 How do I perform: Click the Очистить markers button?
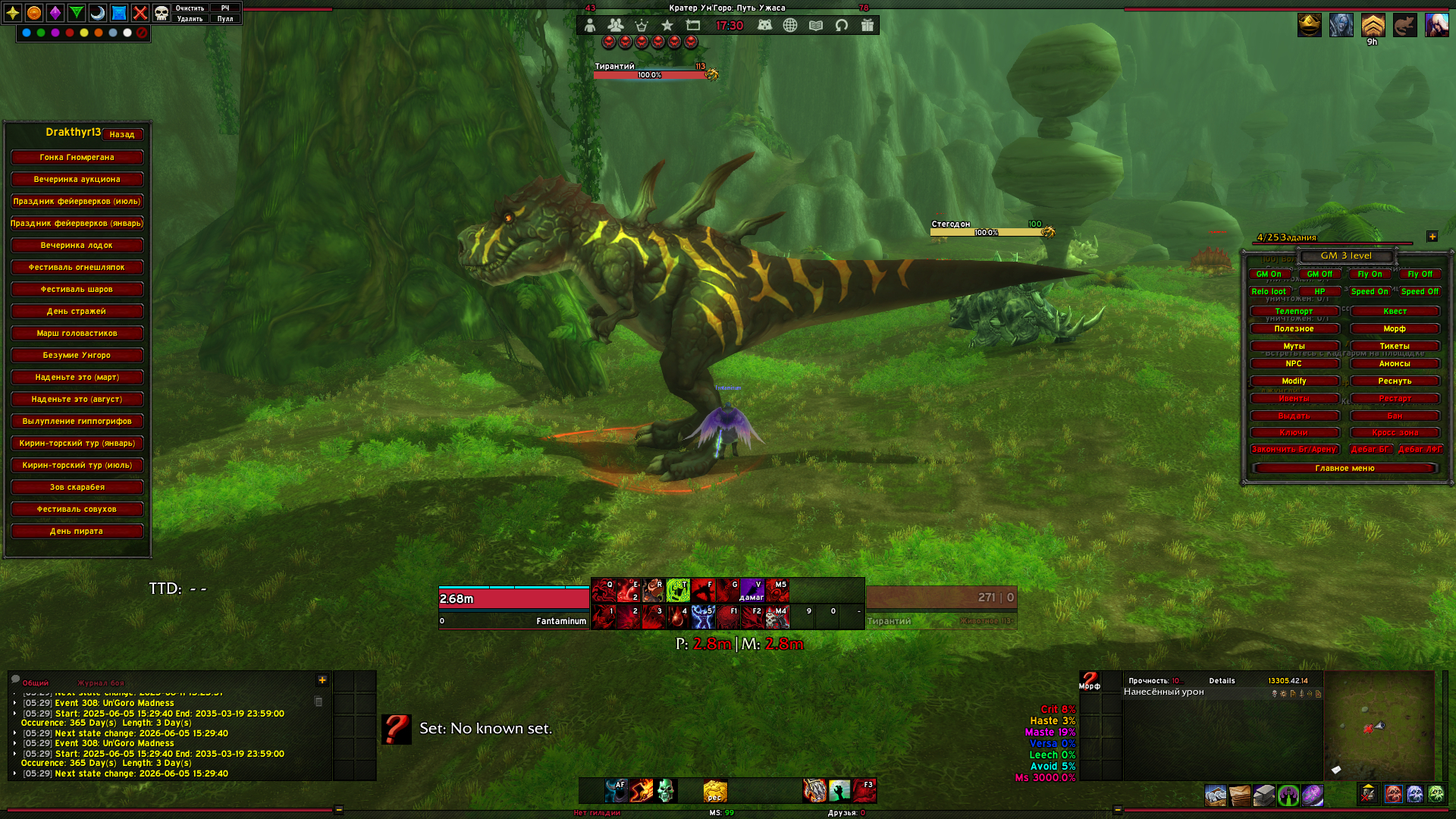pyautogui.click(x=190, y=8)
